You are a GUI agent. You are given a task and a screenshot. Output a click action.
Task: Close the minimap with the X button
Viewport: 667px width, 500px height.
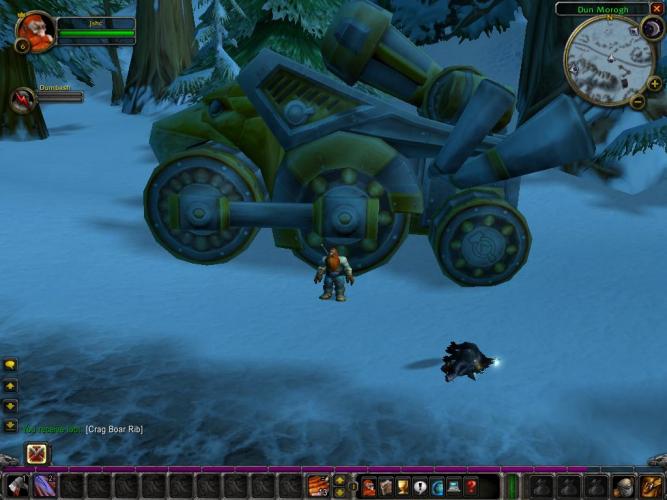(657, 8)
